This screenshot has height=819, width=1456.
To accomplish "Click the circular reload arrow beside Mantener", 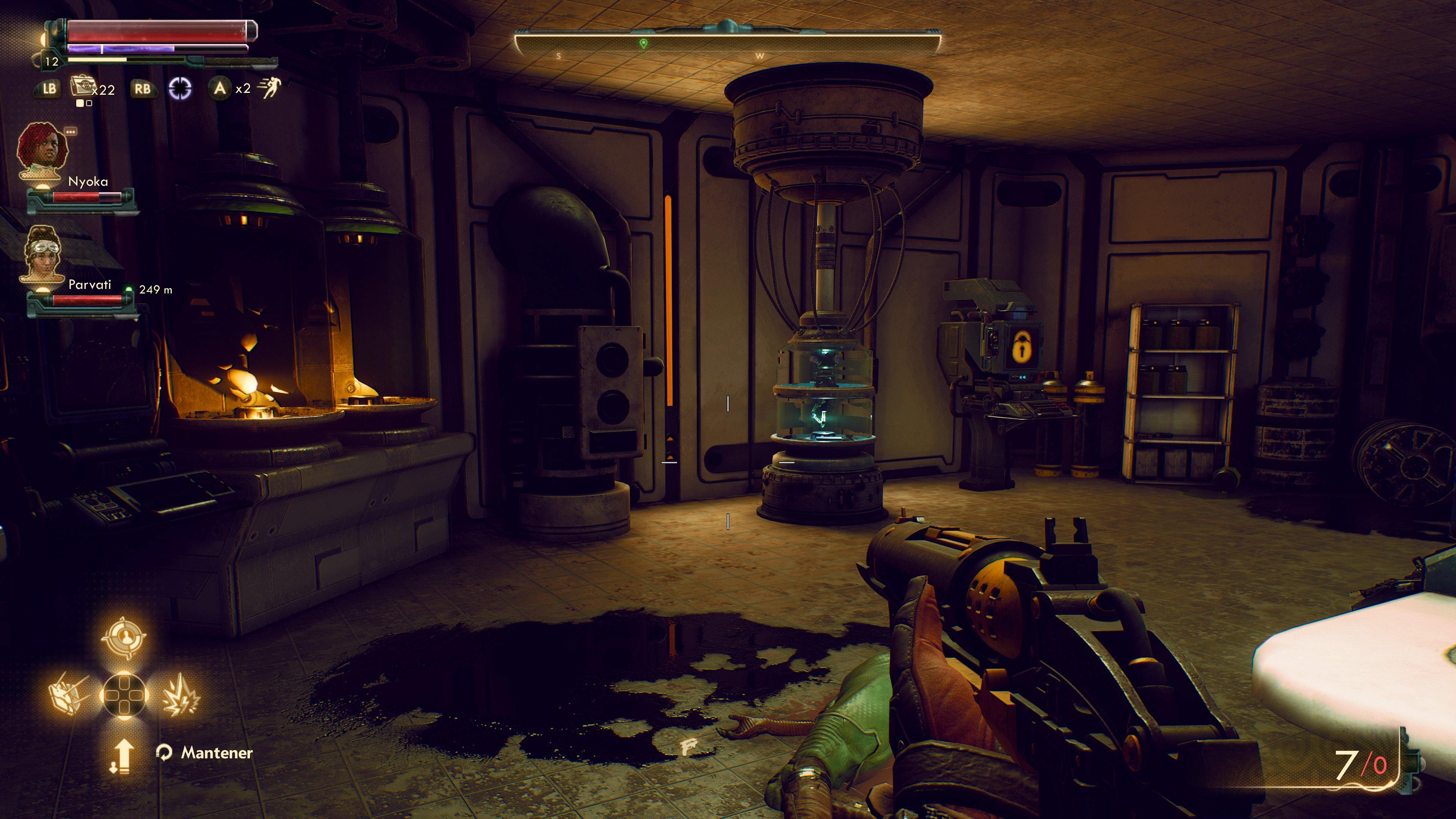I will [x=165, y=753].
